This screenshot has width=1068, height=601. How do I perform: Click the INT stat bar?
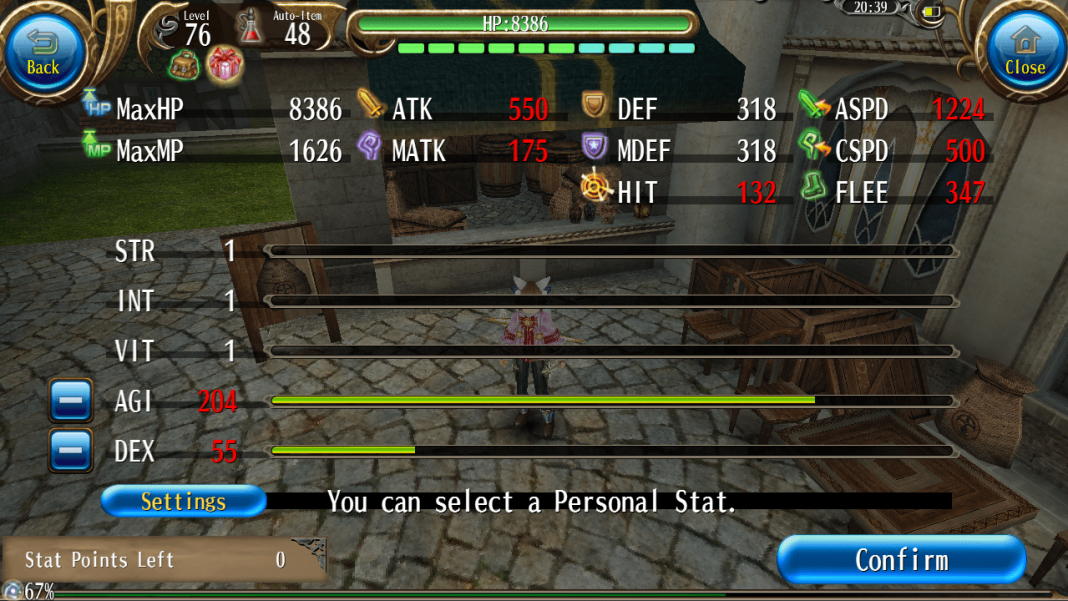[612, 300]
